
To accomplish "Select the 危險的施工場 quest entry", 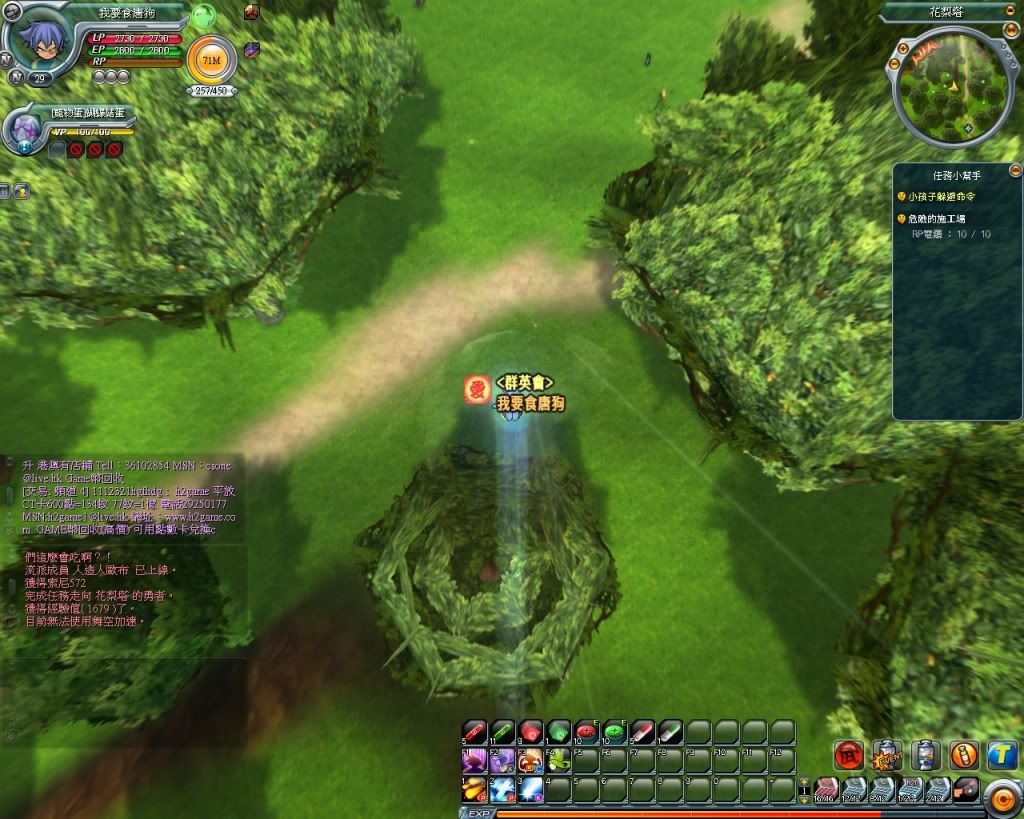I will (936, 218).
